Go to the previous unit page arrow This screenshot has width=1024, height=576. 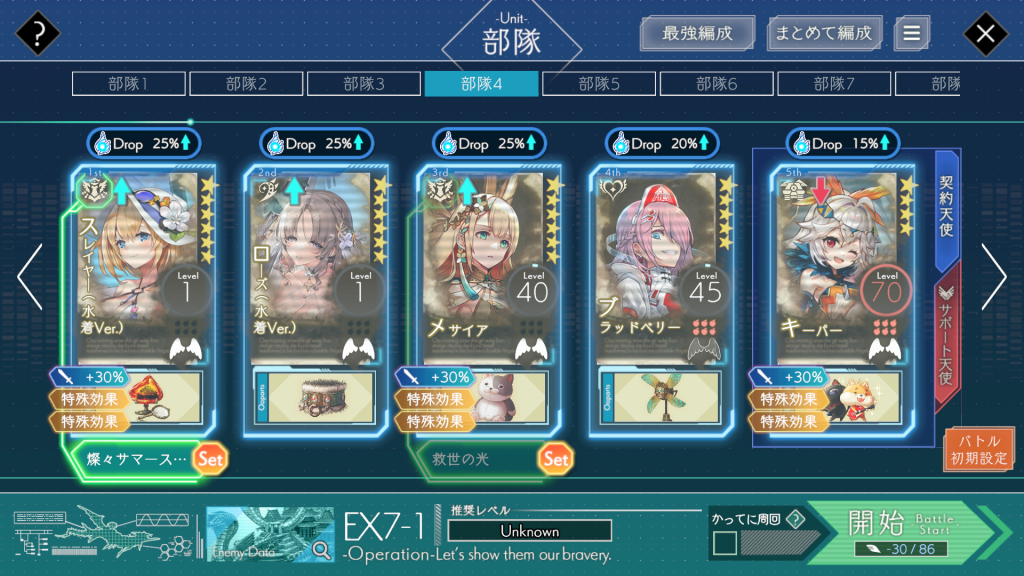30,277
